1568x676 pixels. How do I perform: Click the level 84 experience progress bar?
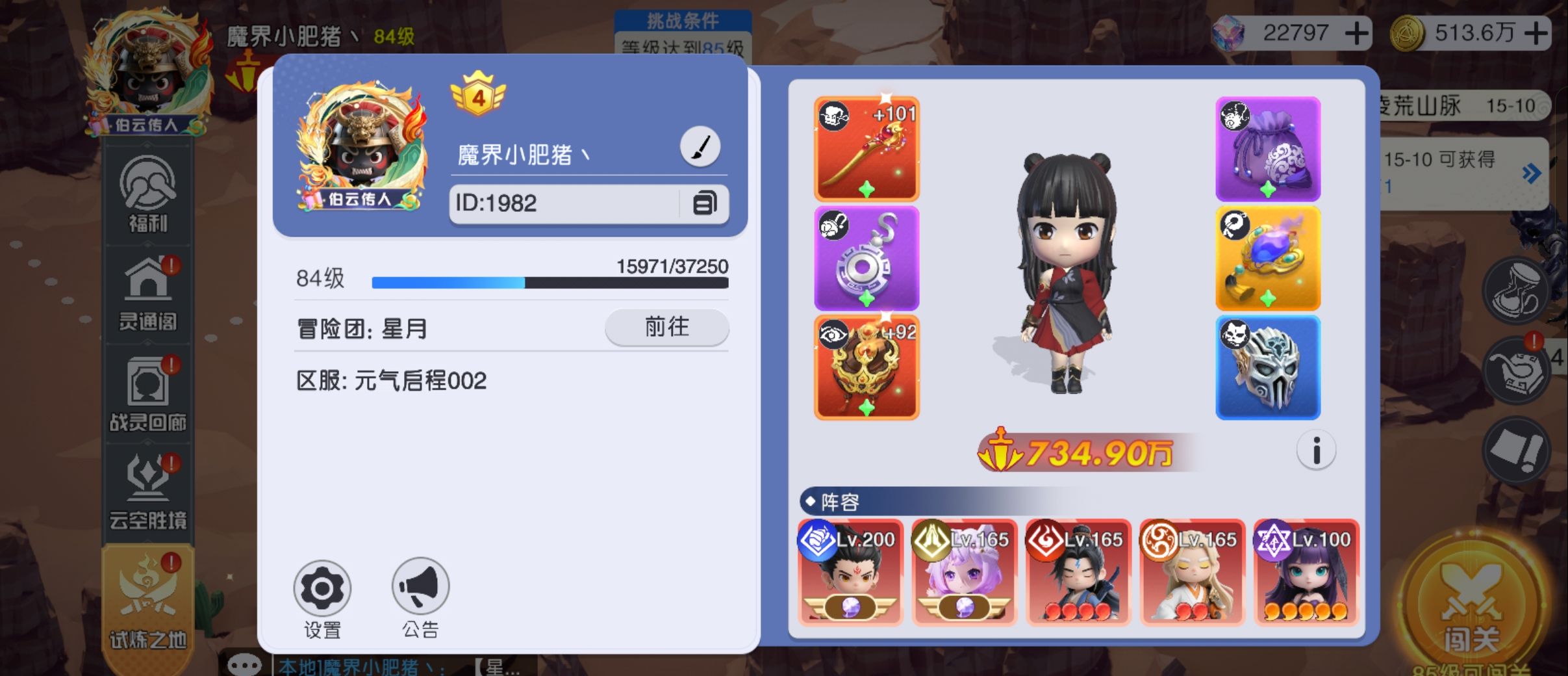(550, 282)
